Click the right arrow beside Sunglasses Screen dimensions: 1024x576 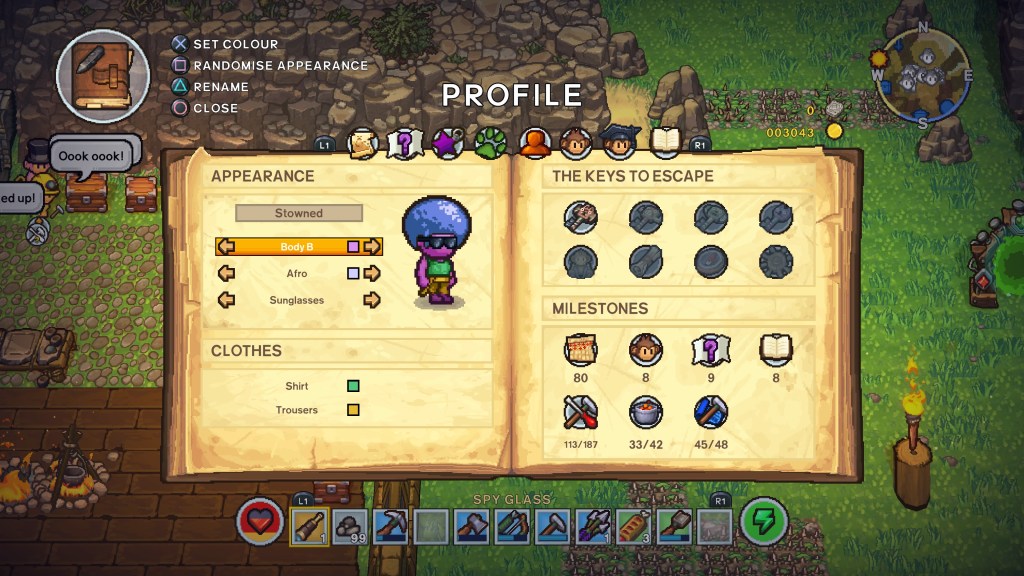pos(372,300)
